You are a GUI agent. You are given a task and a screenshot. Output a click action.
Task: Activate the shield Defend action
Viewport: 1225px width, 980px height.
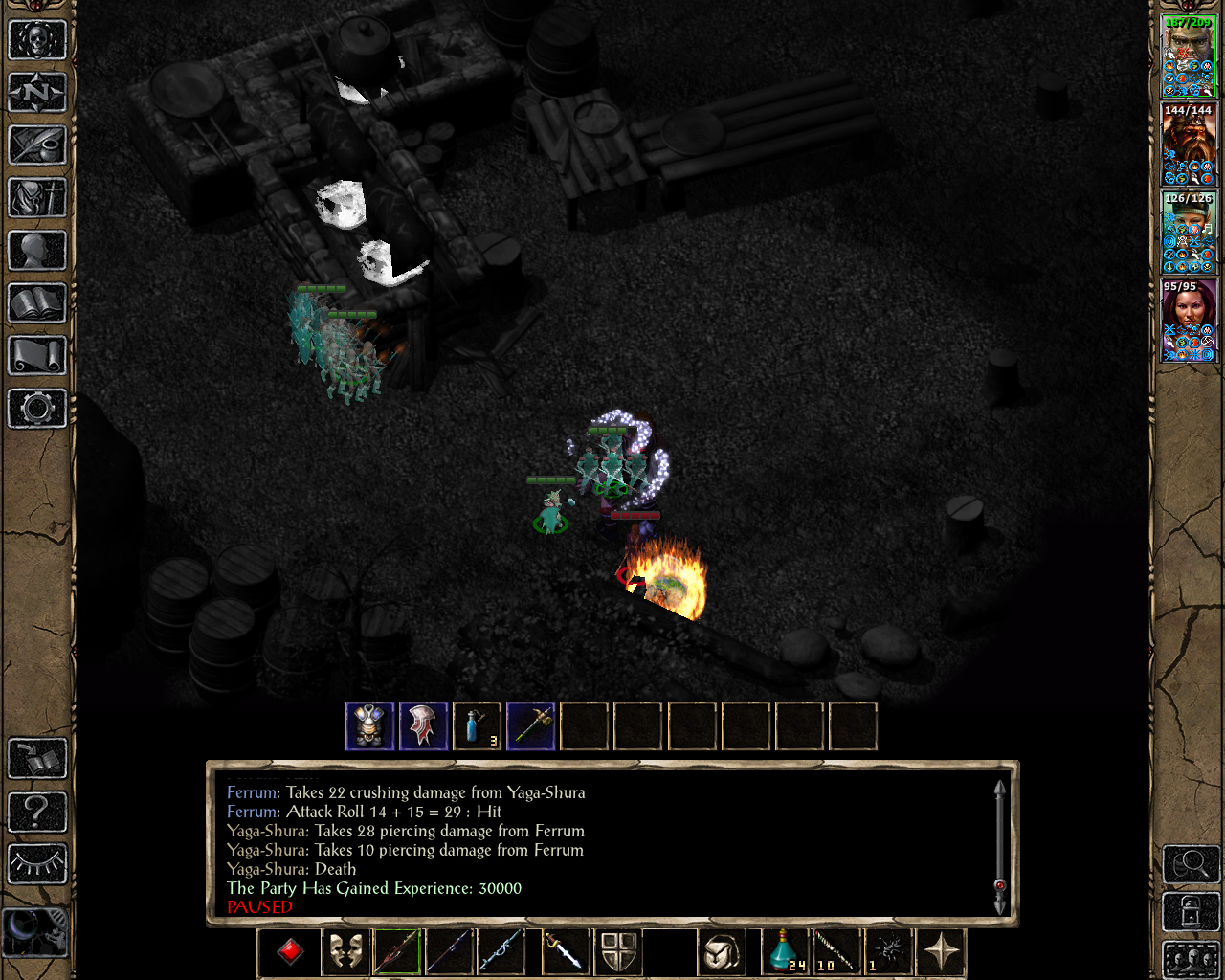619,950
